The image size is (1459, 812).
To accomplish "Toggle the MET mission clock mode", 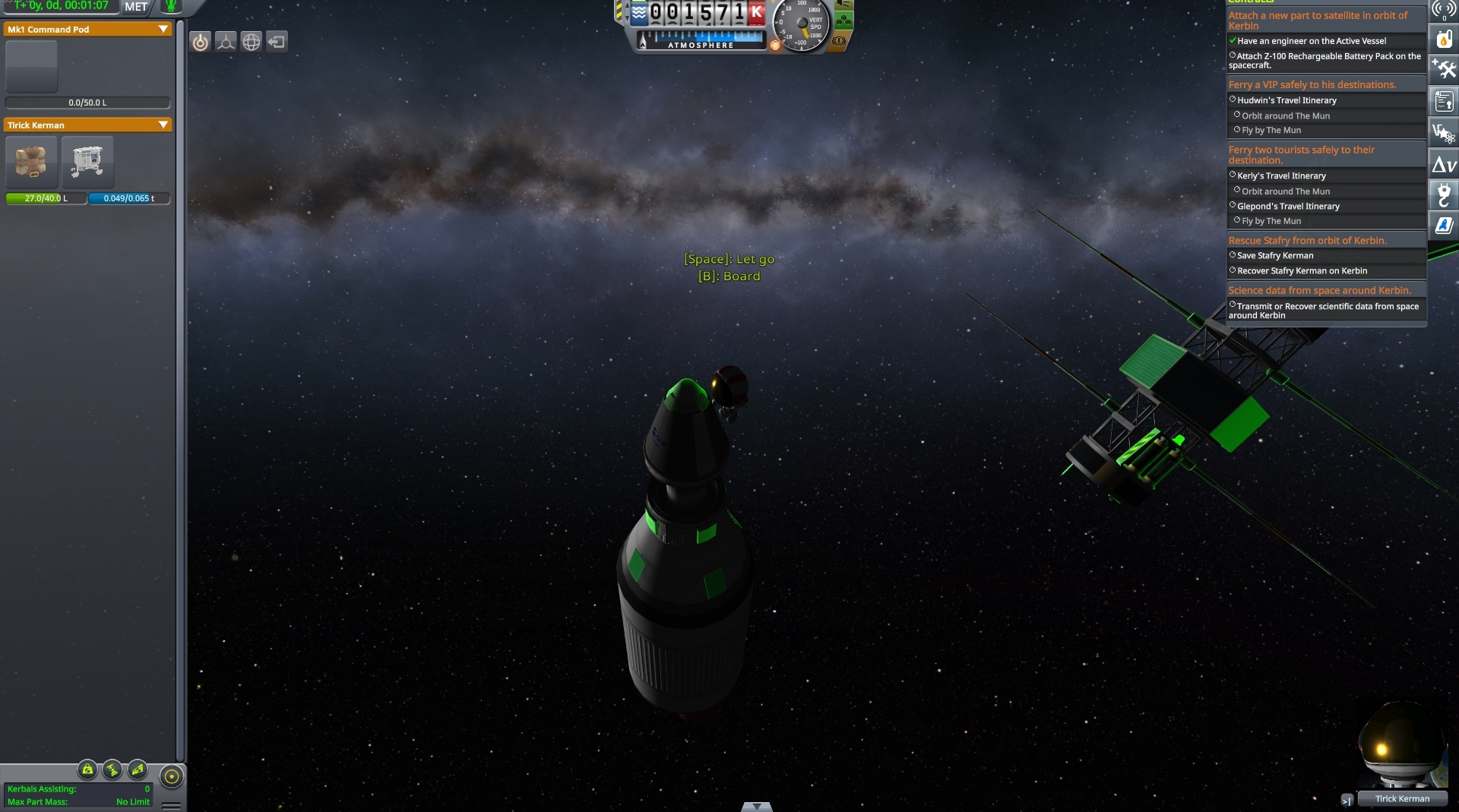I will pyautogui.click(x=136, y=7).
